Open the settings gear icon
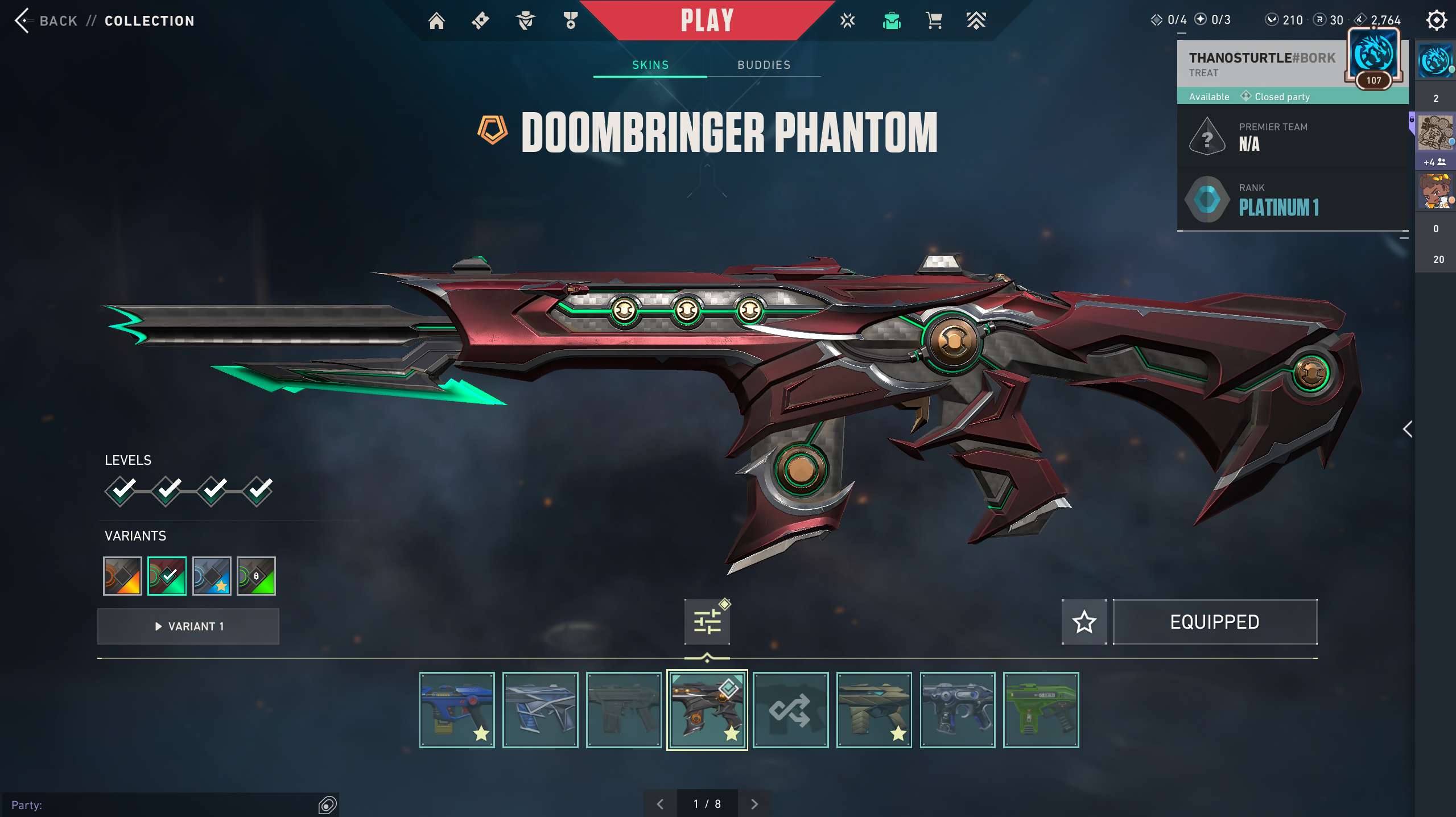Image resolution: width=1456 pixels, height=817 pixels. (x=1436, y=20)
